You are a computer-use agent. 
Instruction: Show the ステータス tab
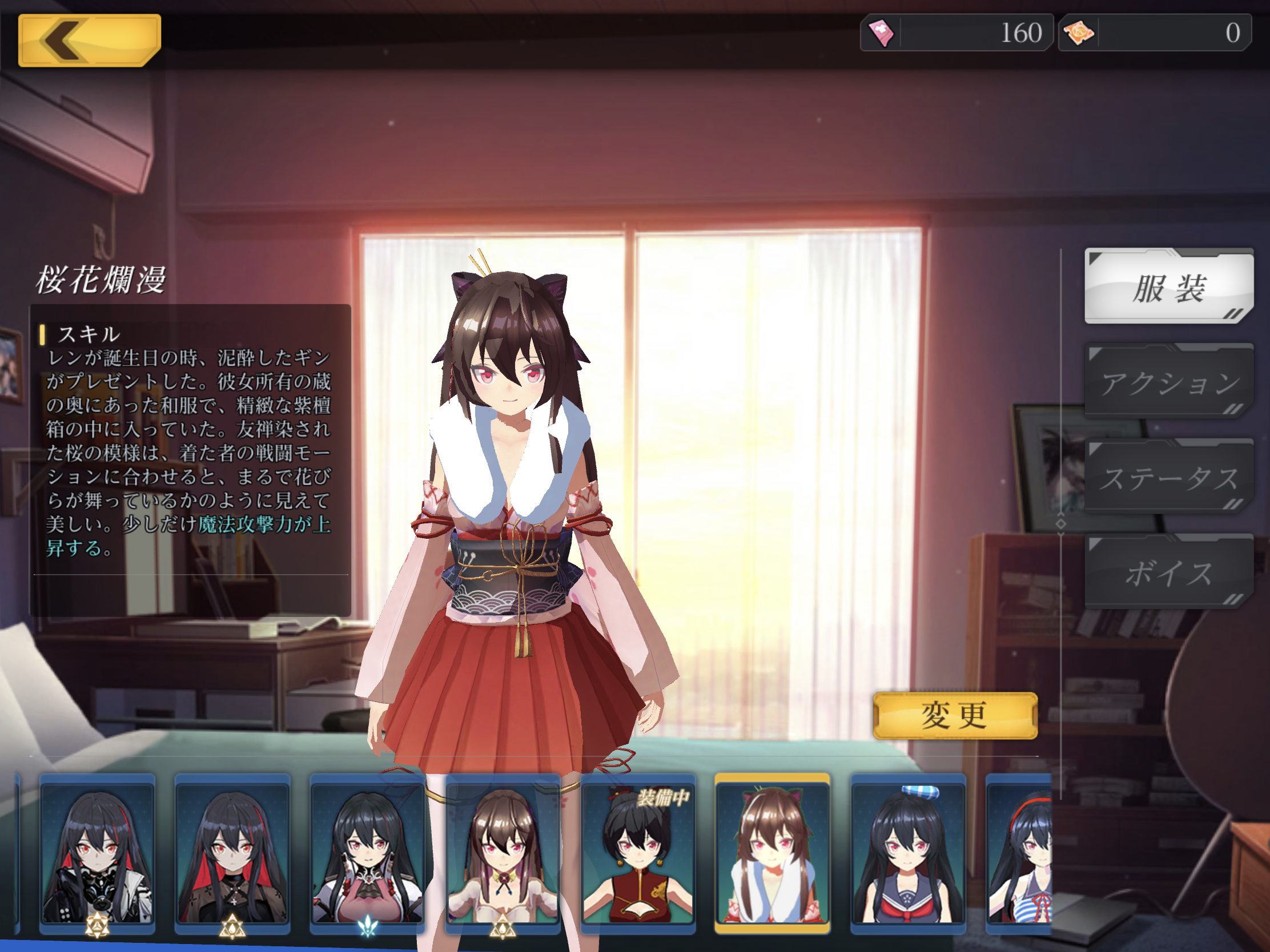tap(1168, 478)
